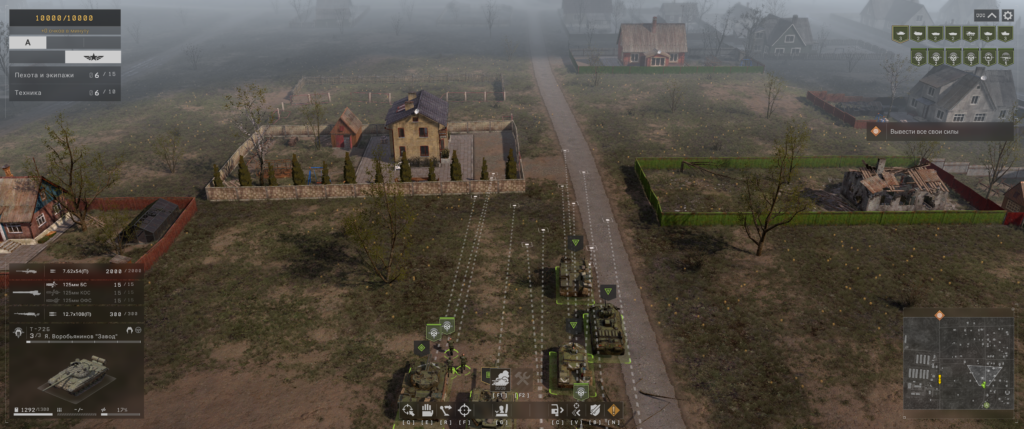Screen dimensions: 1024x429
Task: Click the shield defensive stance icon
Action: point(595,410)
